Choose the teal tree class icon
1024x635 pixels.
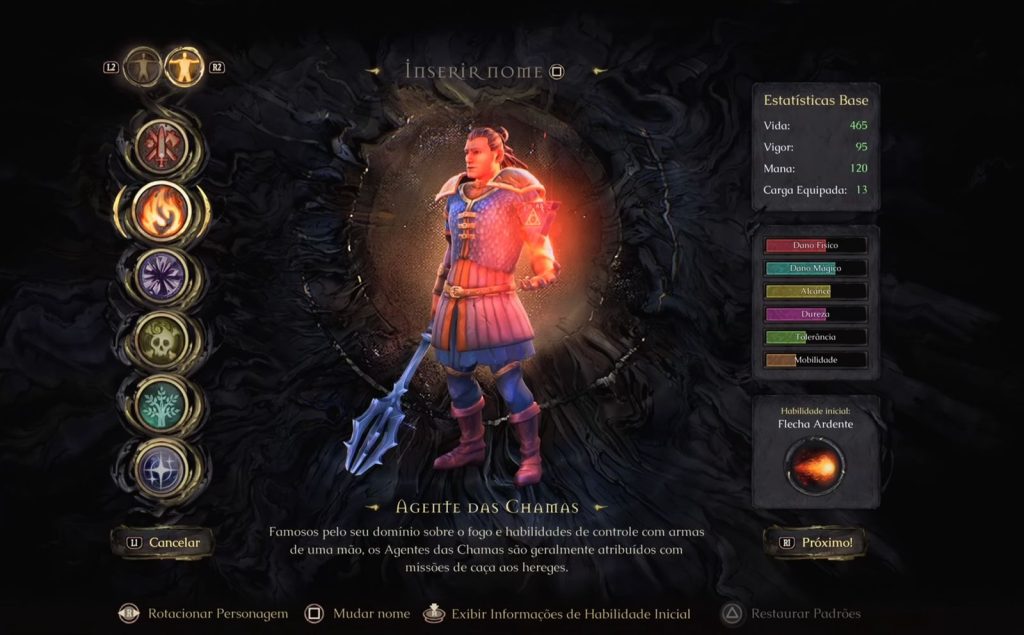coord(161,402)
